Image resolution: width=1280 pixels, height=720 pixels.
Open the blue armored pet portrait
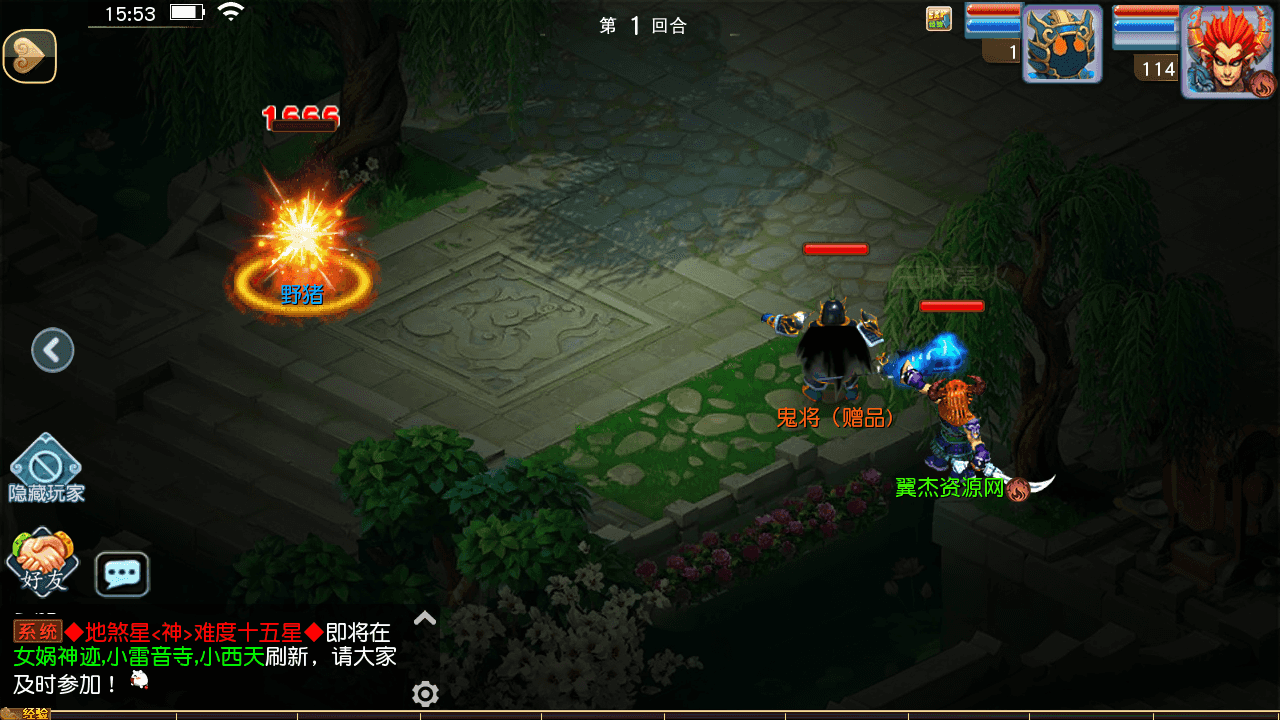[x=1061, y=45]
